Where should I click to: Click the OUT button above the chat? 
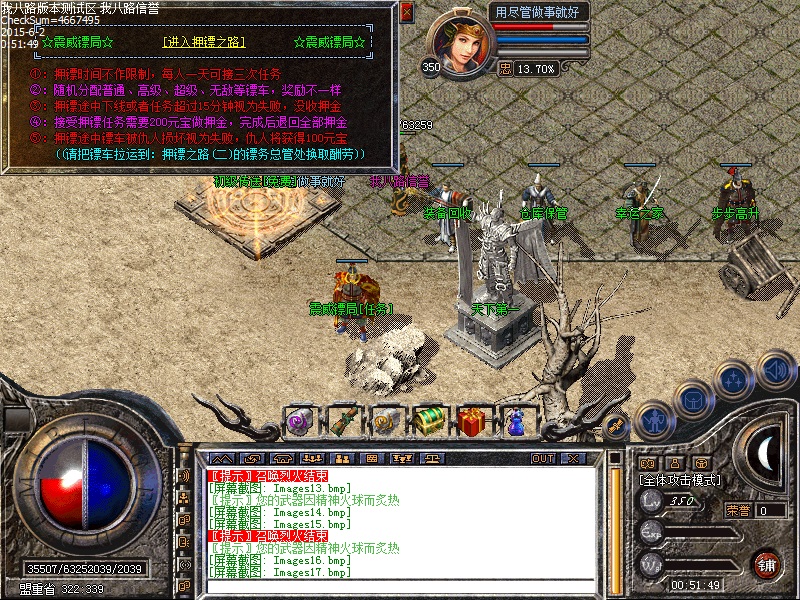click(543, 458)
